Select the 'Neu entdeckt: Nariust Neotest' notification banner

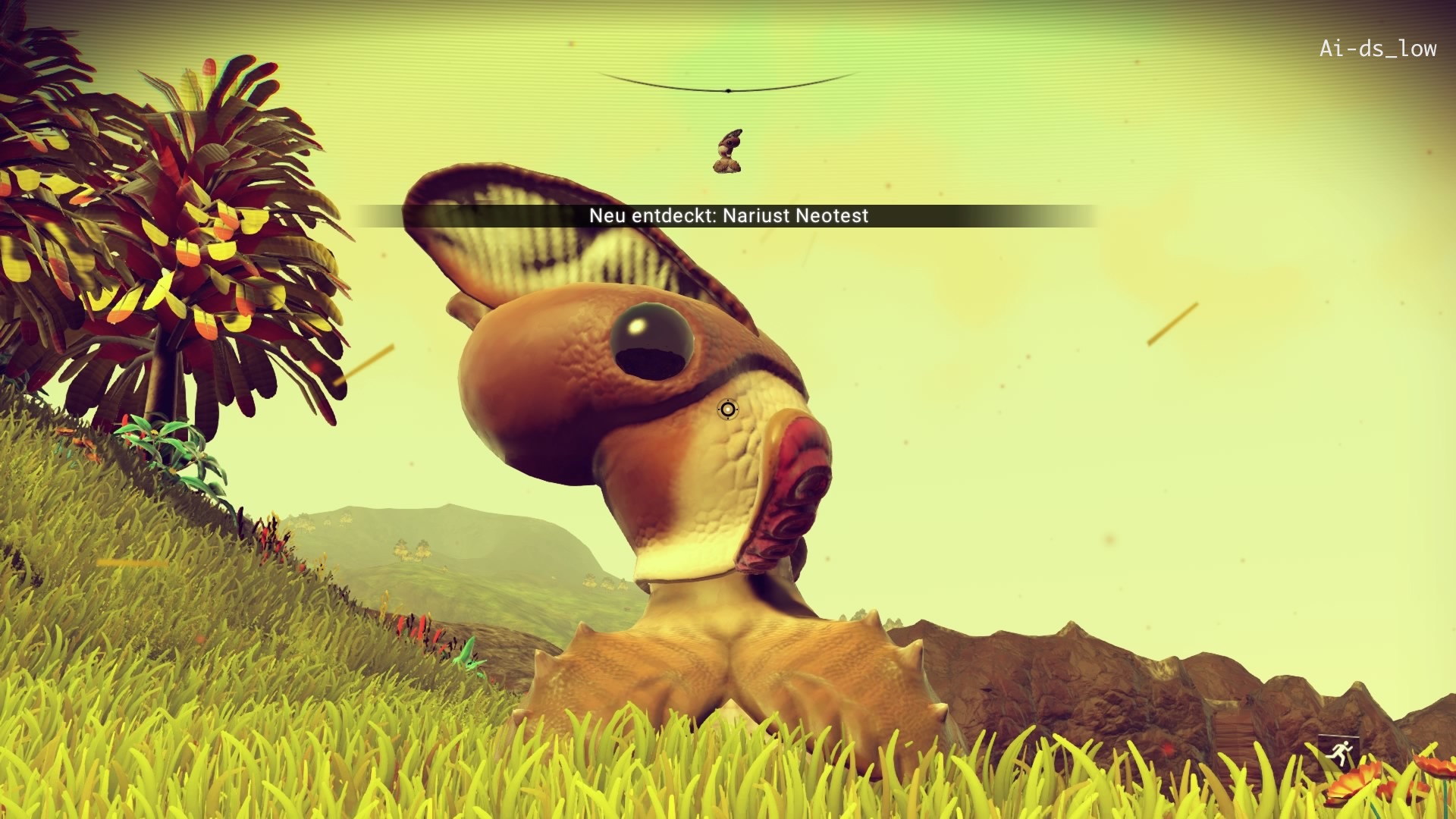point(728,216)
